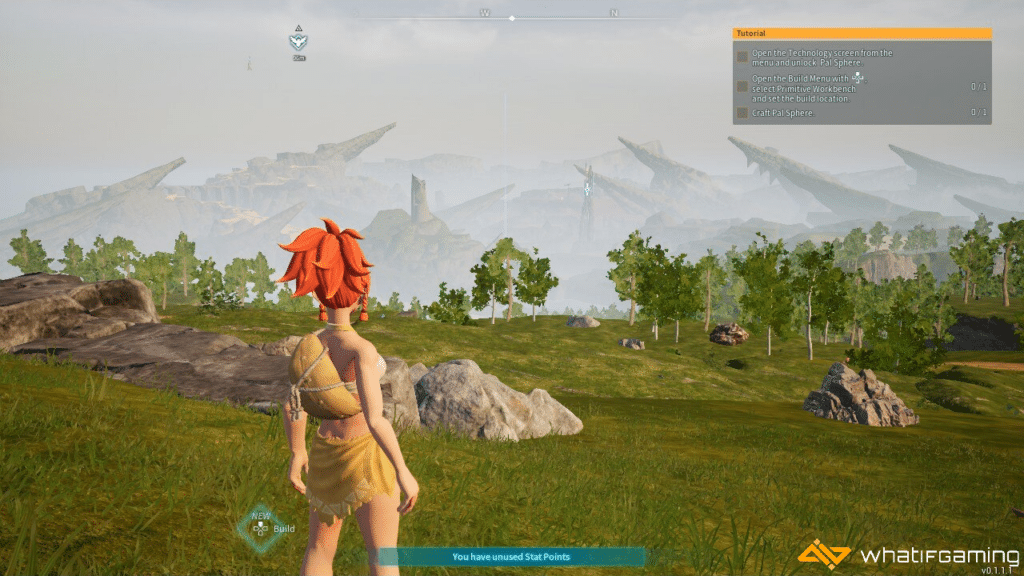Open the unused Stat Points notification
The width and height of the screenshot is (1024, 576).
pos(511,557)
